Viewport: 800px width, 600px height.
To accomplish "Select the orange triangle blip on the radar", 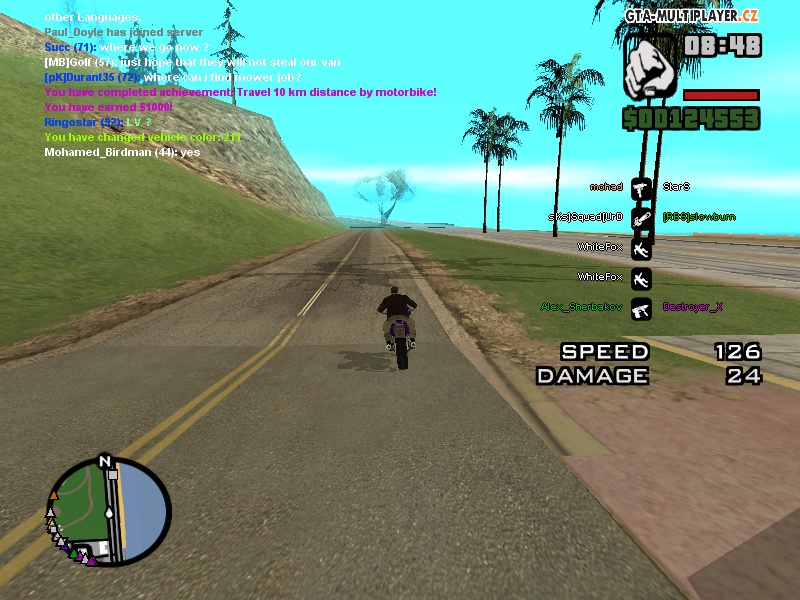I will (53, 495).
